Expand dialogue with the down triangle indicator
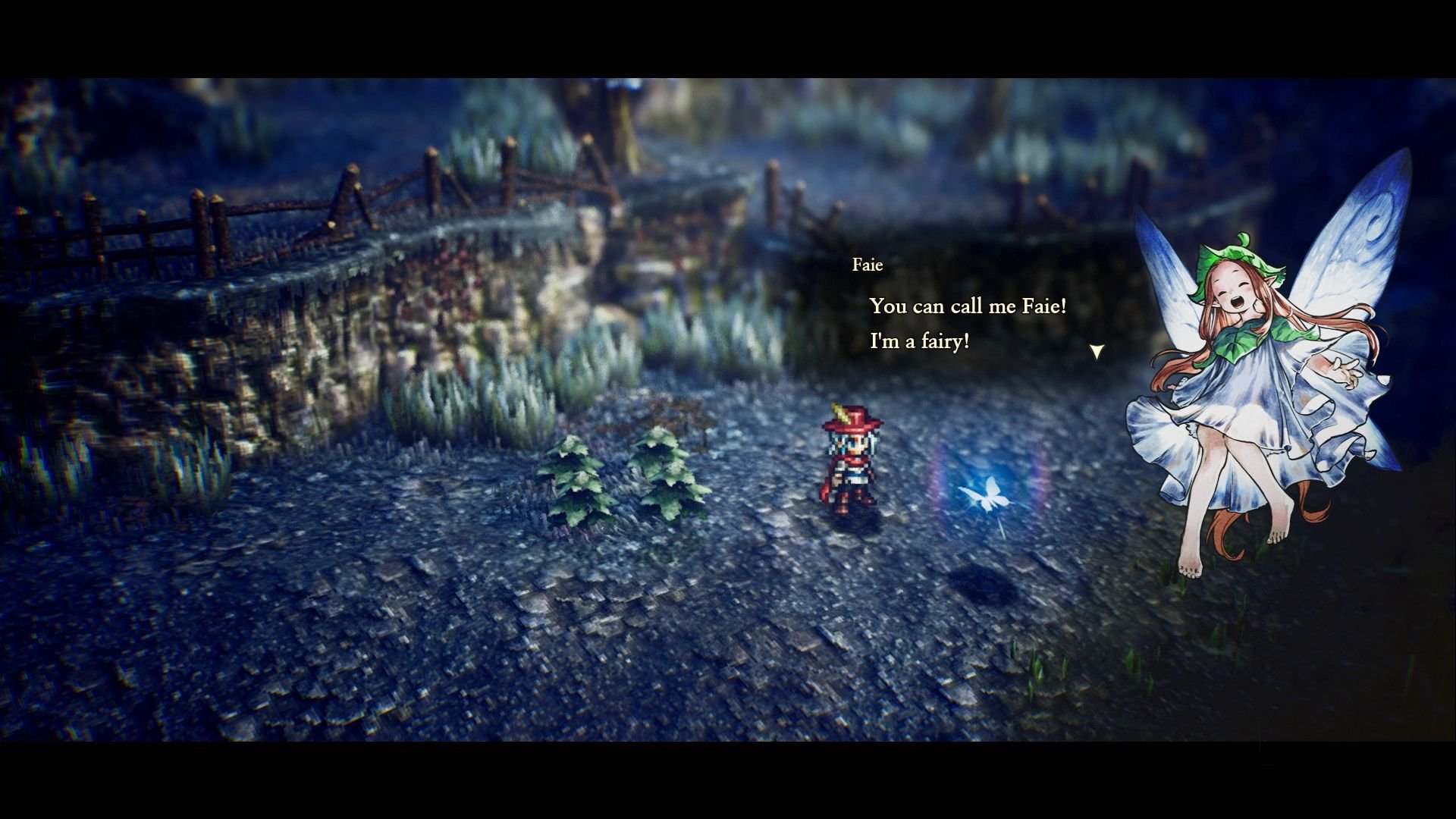The height and width of the screenshot is (819, 1456). point(1097,350)
